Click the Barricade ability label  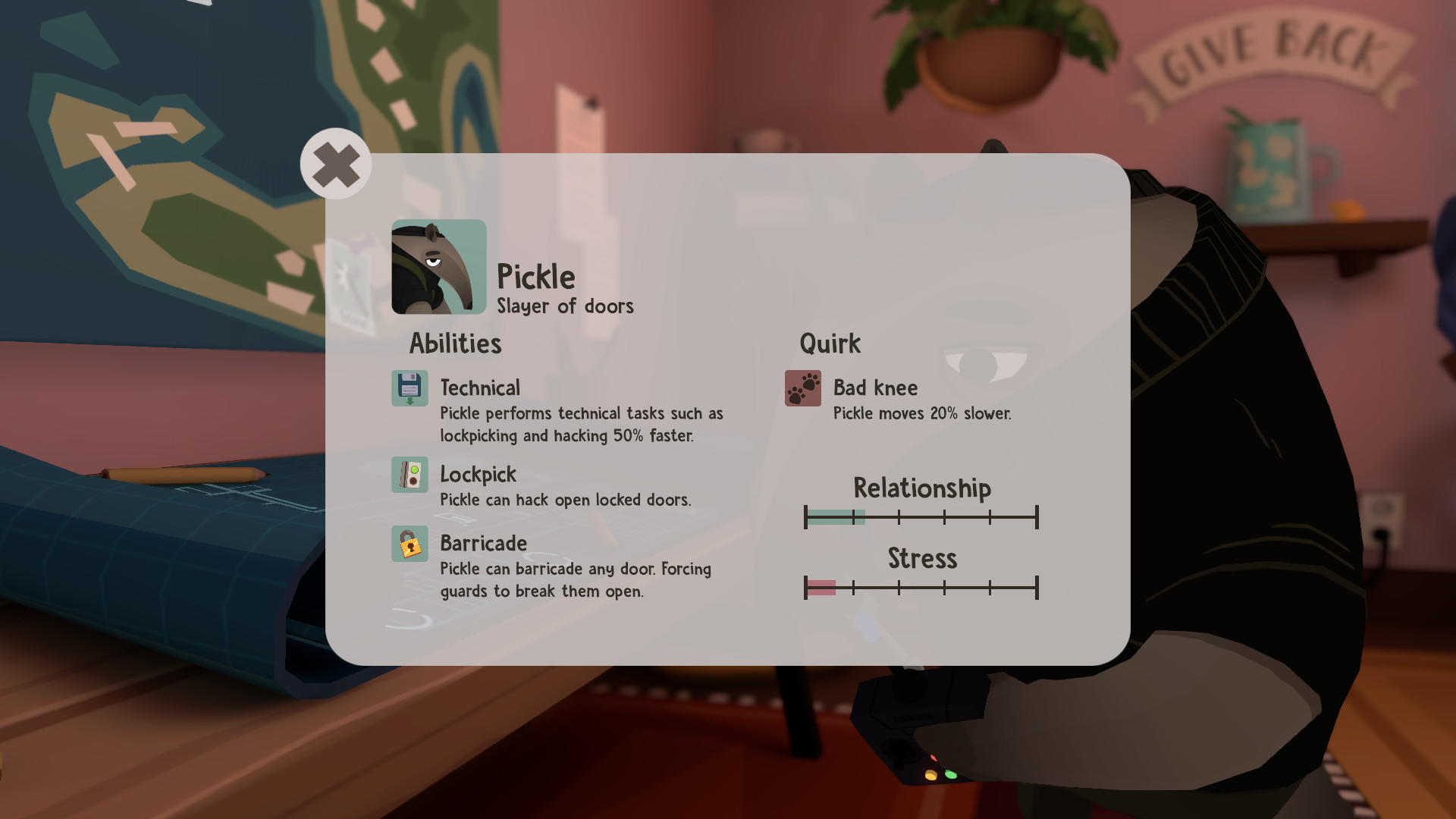click(x=483, y=543)
